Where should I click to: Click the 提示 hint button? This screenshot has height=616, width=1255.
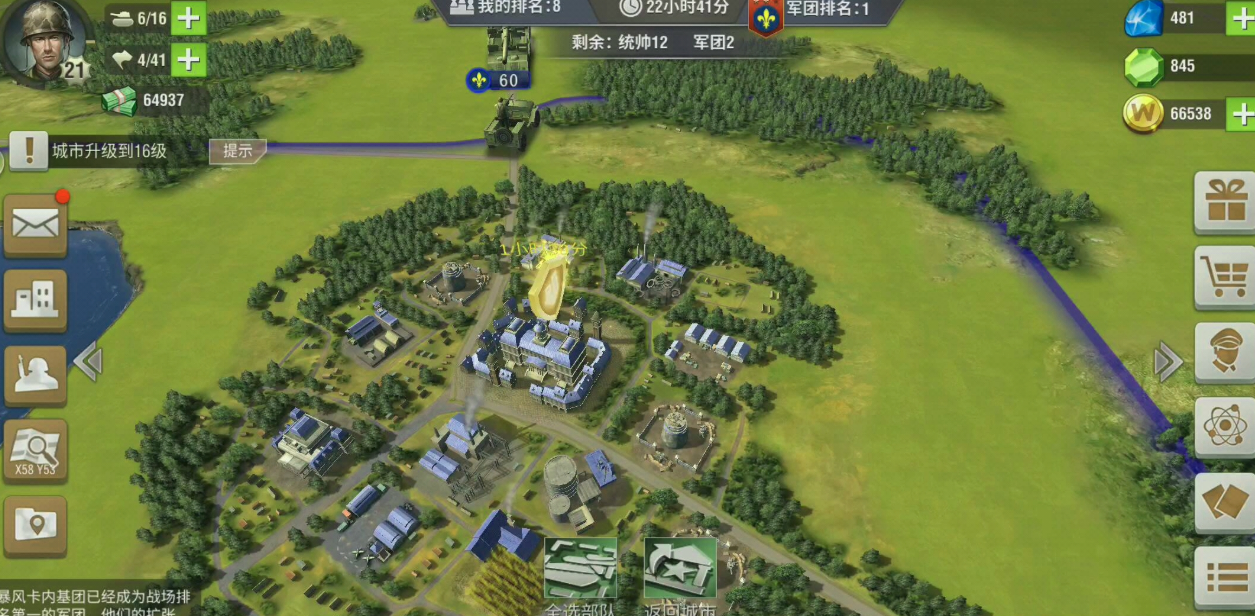pyautogui.click(x=237, y=152)
